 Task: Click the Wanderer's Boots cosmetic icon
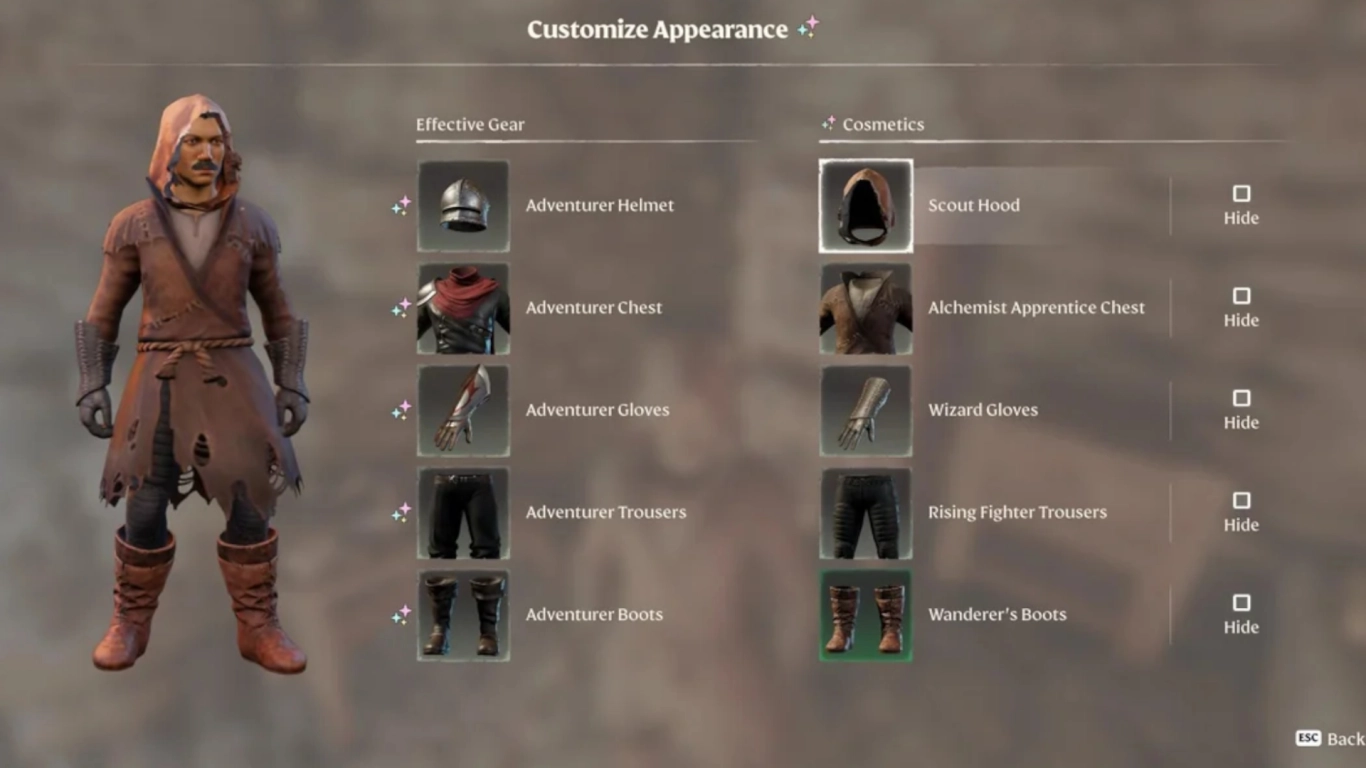[865, 614]
